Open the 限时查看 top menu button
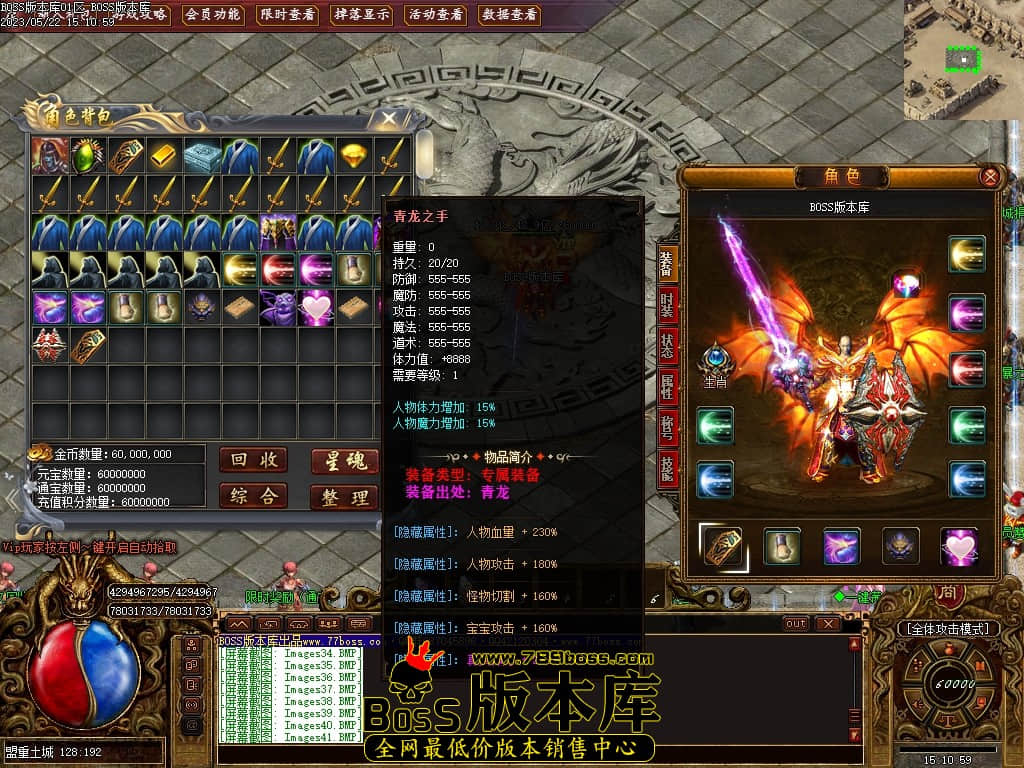Image resolution: width=1024 pixels, height=768 pixels. [288, 15]
